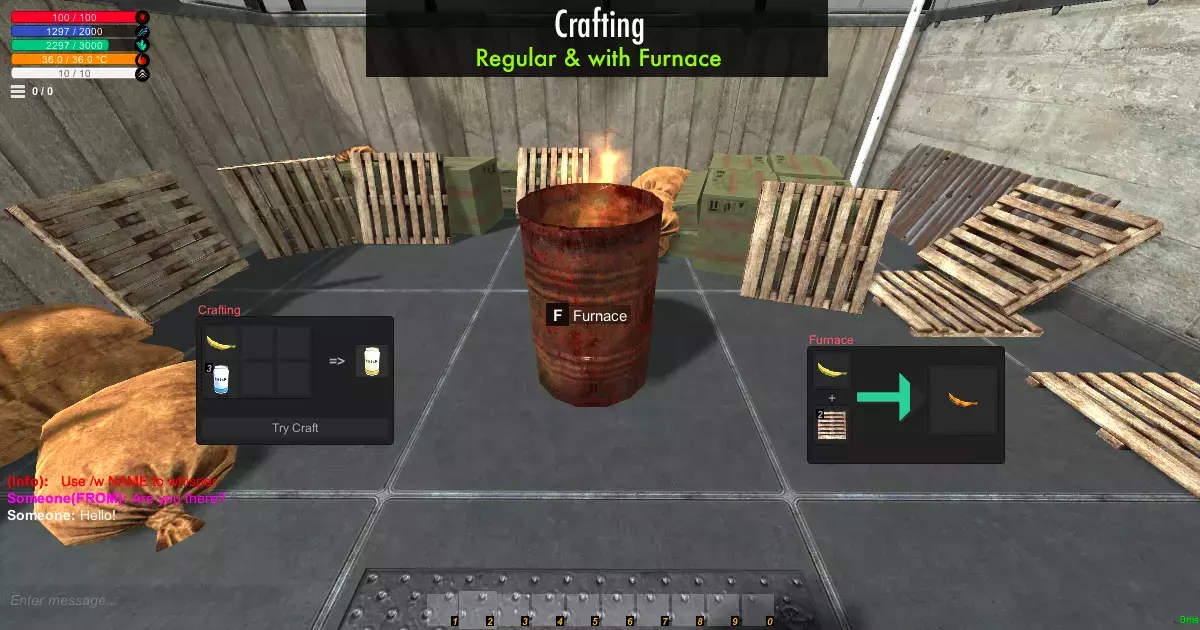
Task: Select the banana in the Crafting grid
Action: (221, 343)
